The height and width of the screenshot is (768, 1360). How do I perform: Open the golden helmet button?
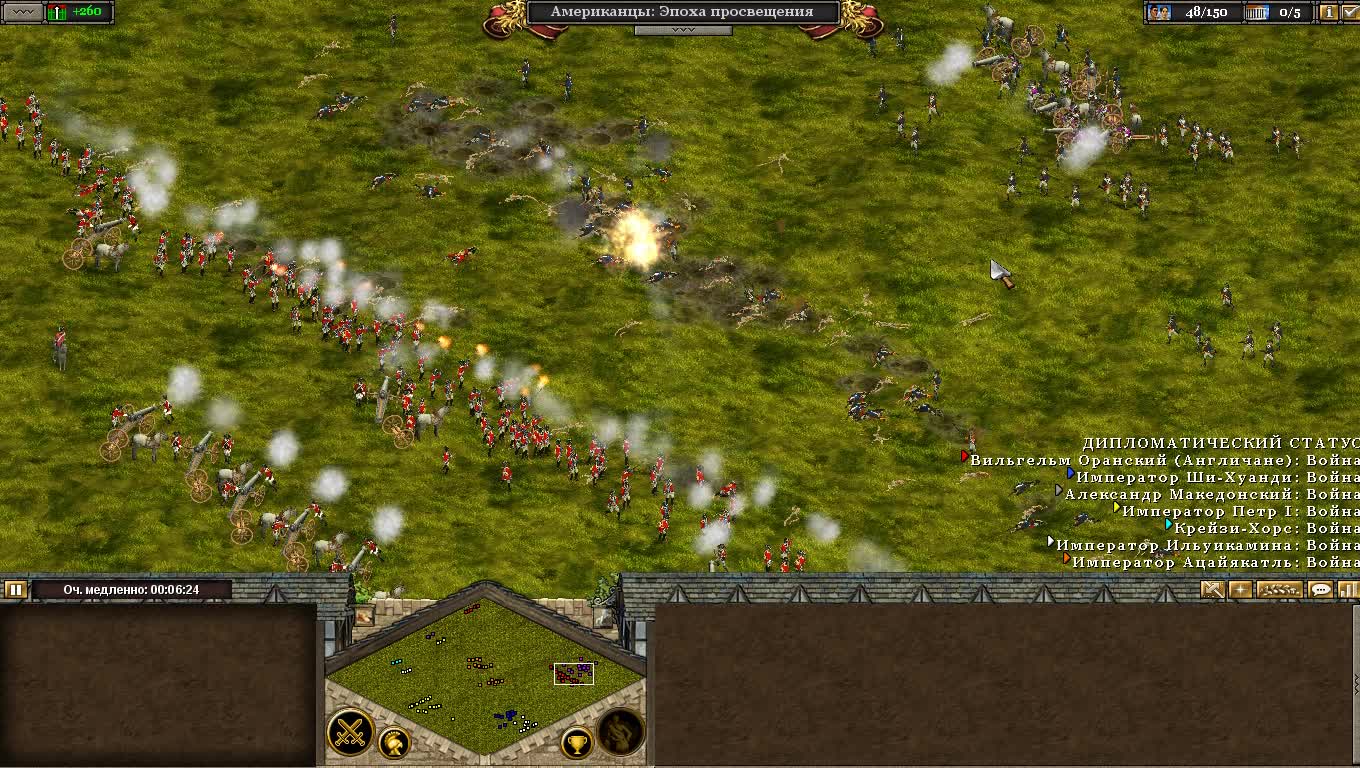(x=394, y=743)
